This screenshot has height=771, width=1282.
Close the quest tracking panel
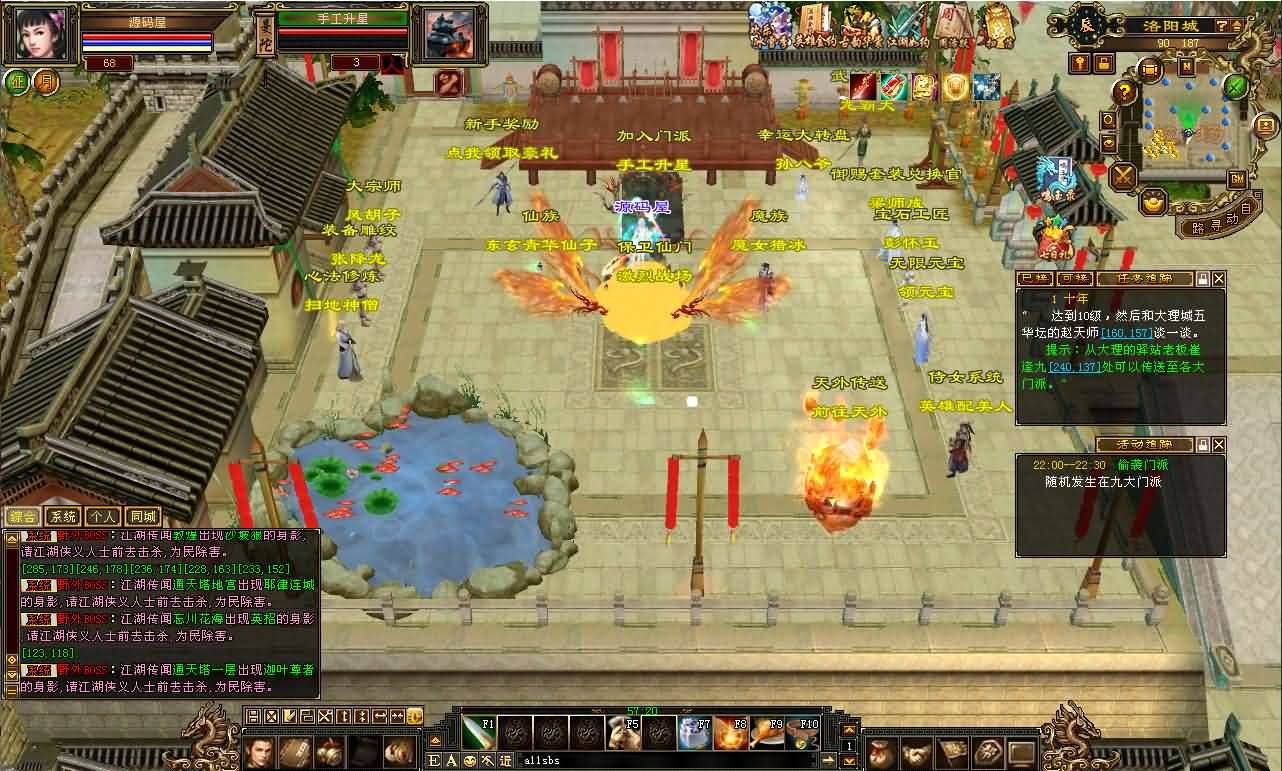point(1218,279)
